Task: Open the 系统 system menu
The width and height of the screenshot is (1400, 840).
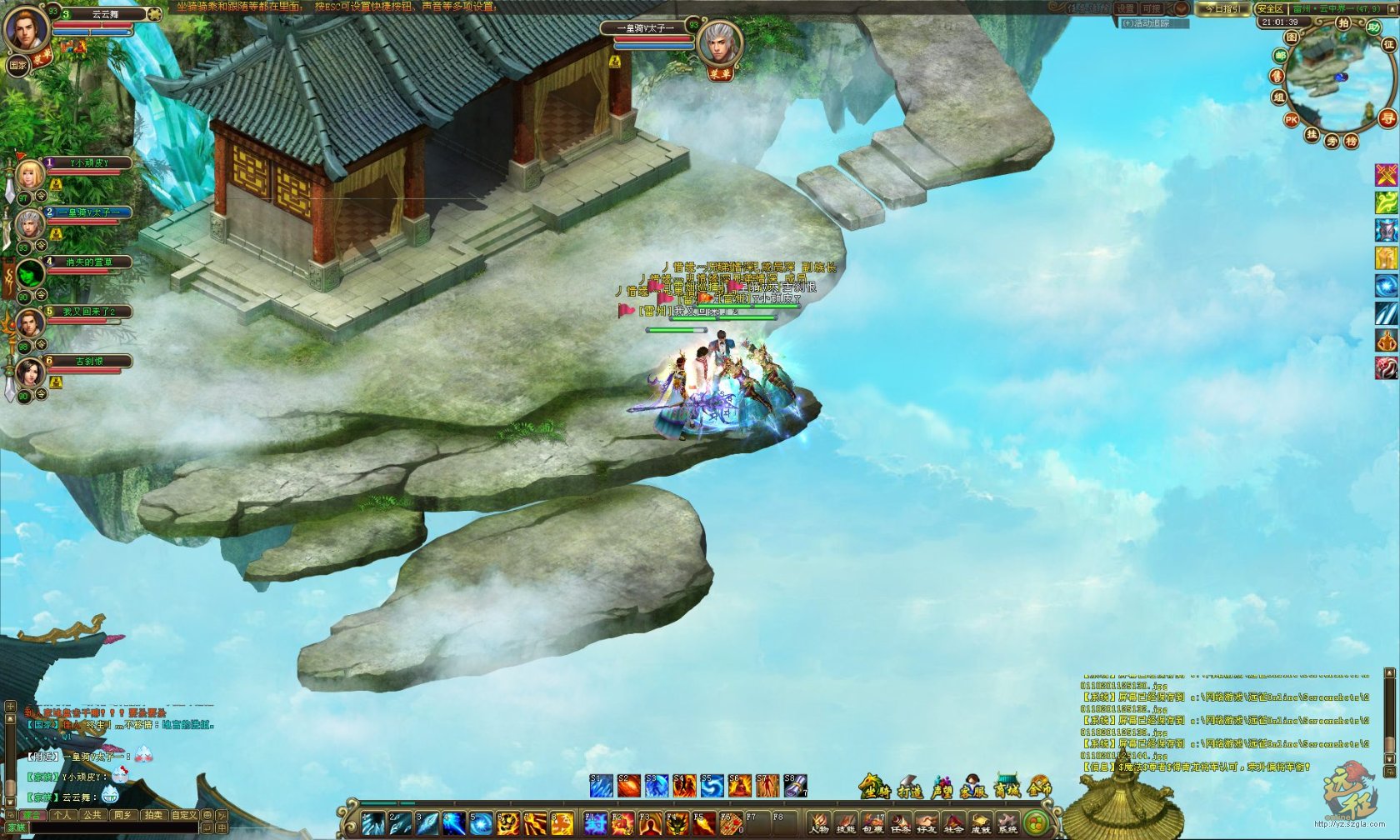Action: pos(1007,822)
